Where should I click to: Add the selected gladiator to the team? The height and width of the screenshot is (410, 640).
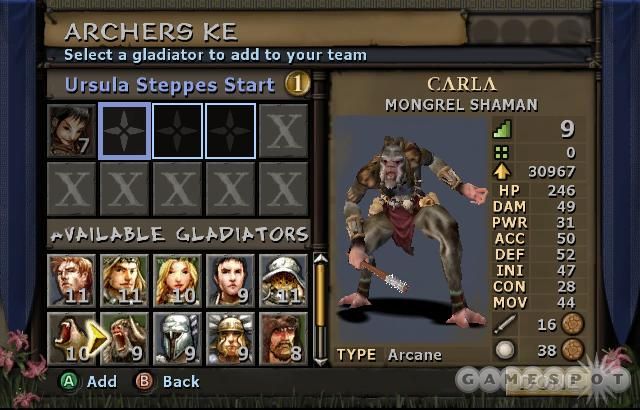tap(90, 381)
